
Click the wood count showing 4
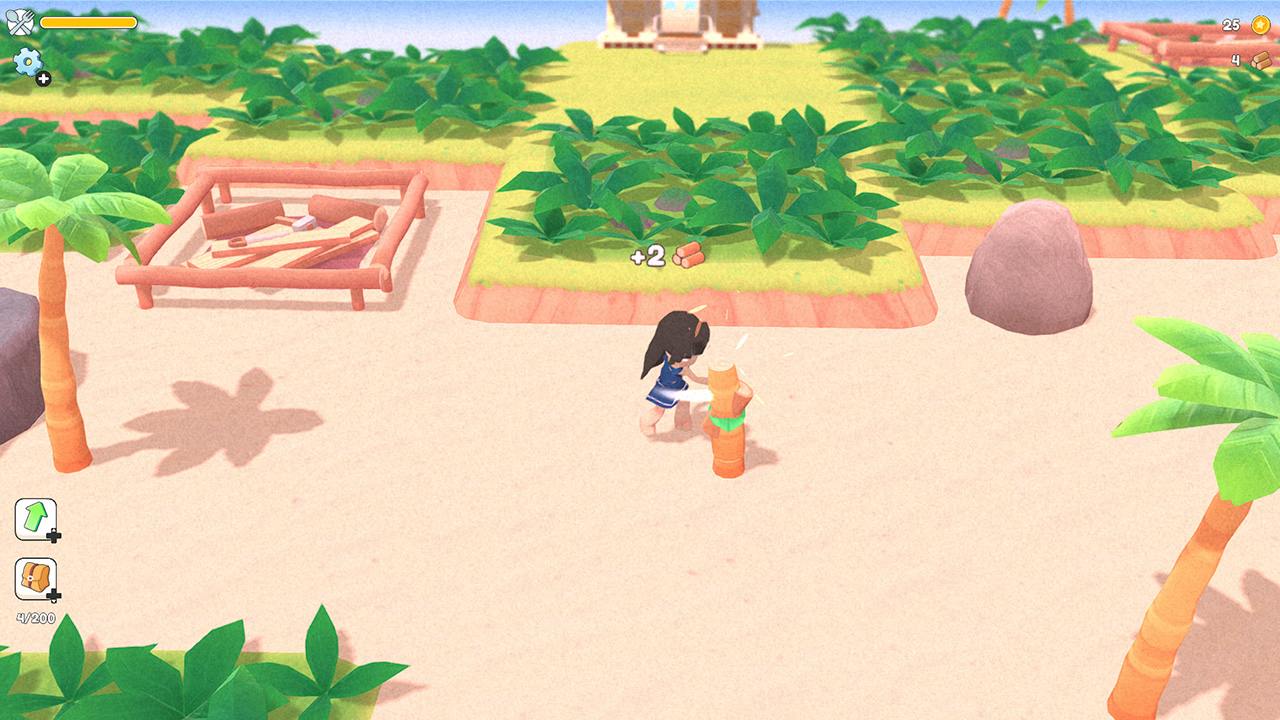(1235, 58)
